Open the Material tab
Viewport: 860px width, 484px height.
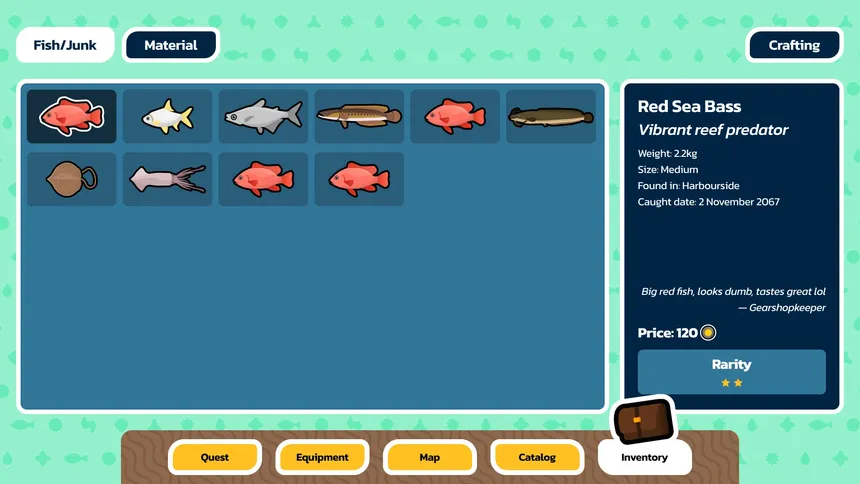point(170,45)
